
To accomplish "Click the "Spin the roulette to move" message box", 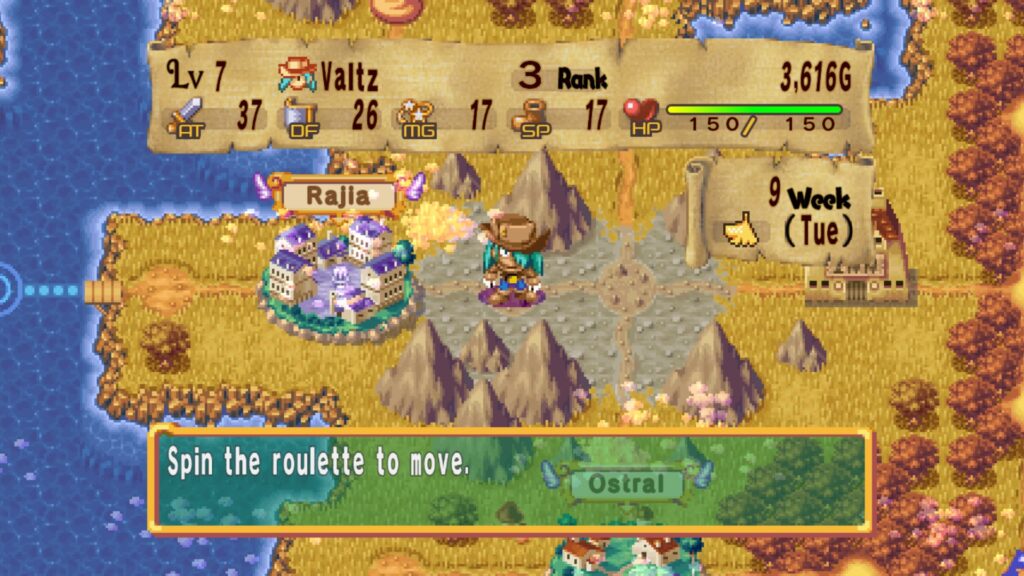I will (x=510, y=480).
